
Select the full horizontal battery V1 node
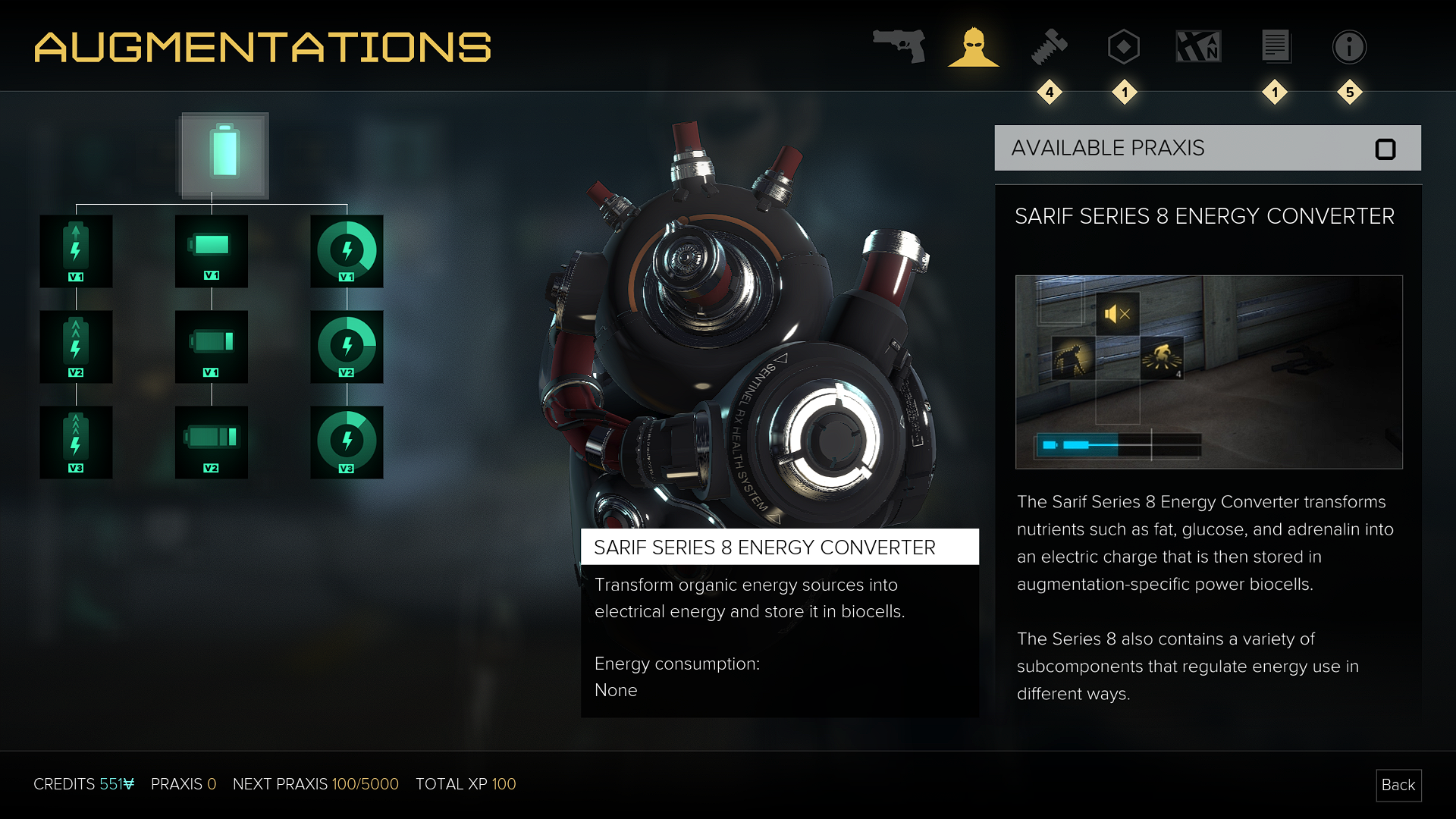coord(211,251)
